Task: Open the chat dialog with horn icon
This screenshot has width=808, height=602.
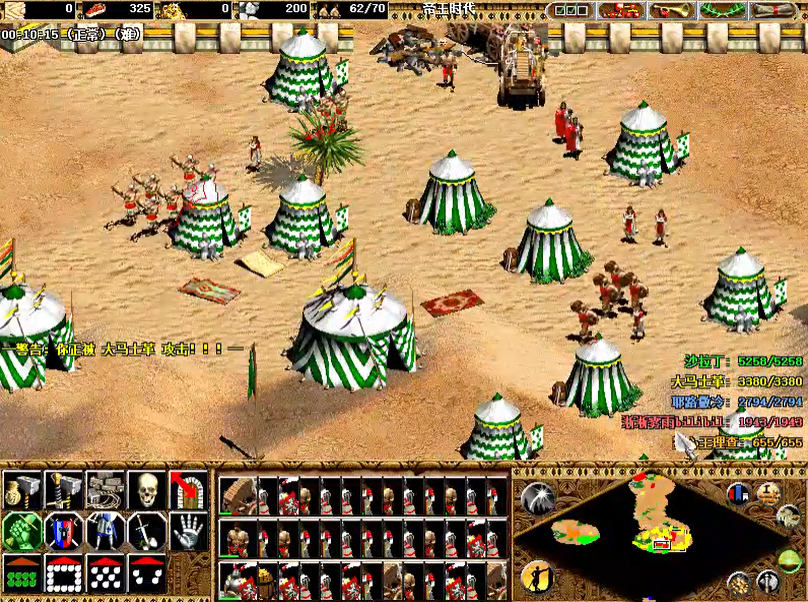Action: coord(671,10)
